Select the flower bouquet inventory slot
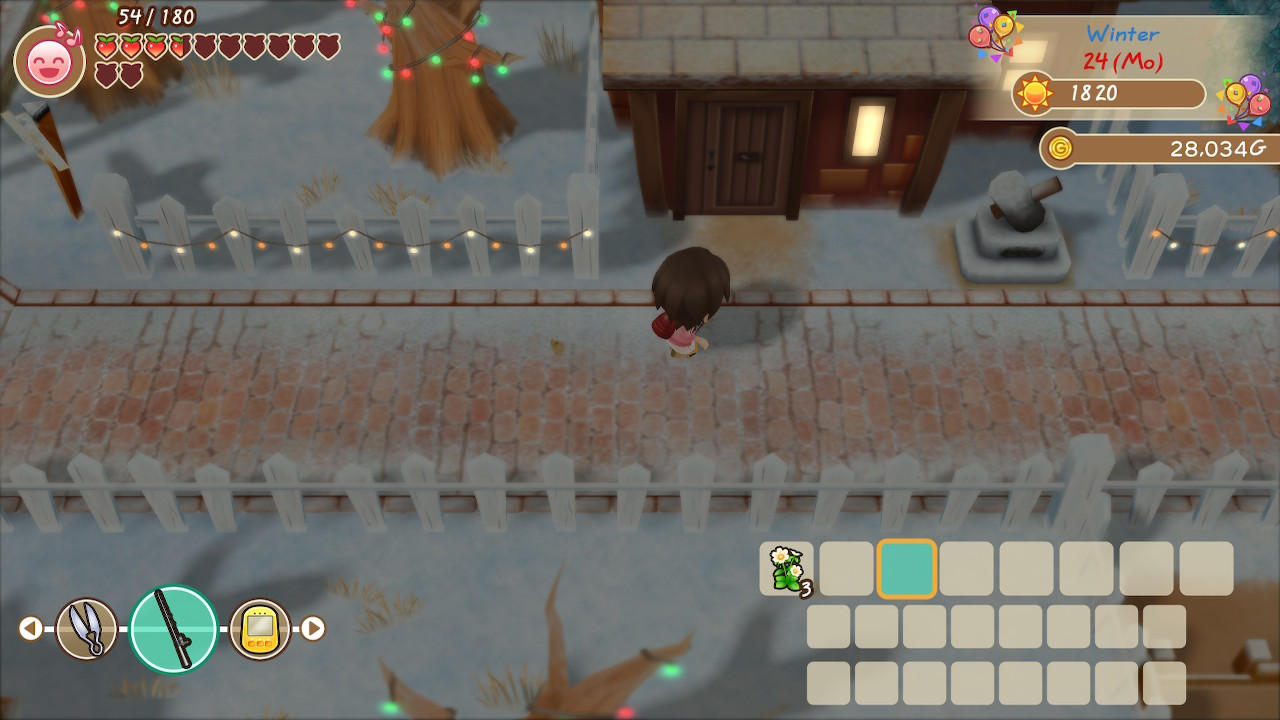Screen dimensions: 1280x720 (786, 569)
